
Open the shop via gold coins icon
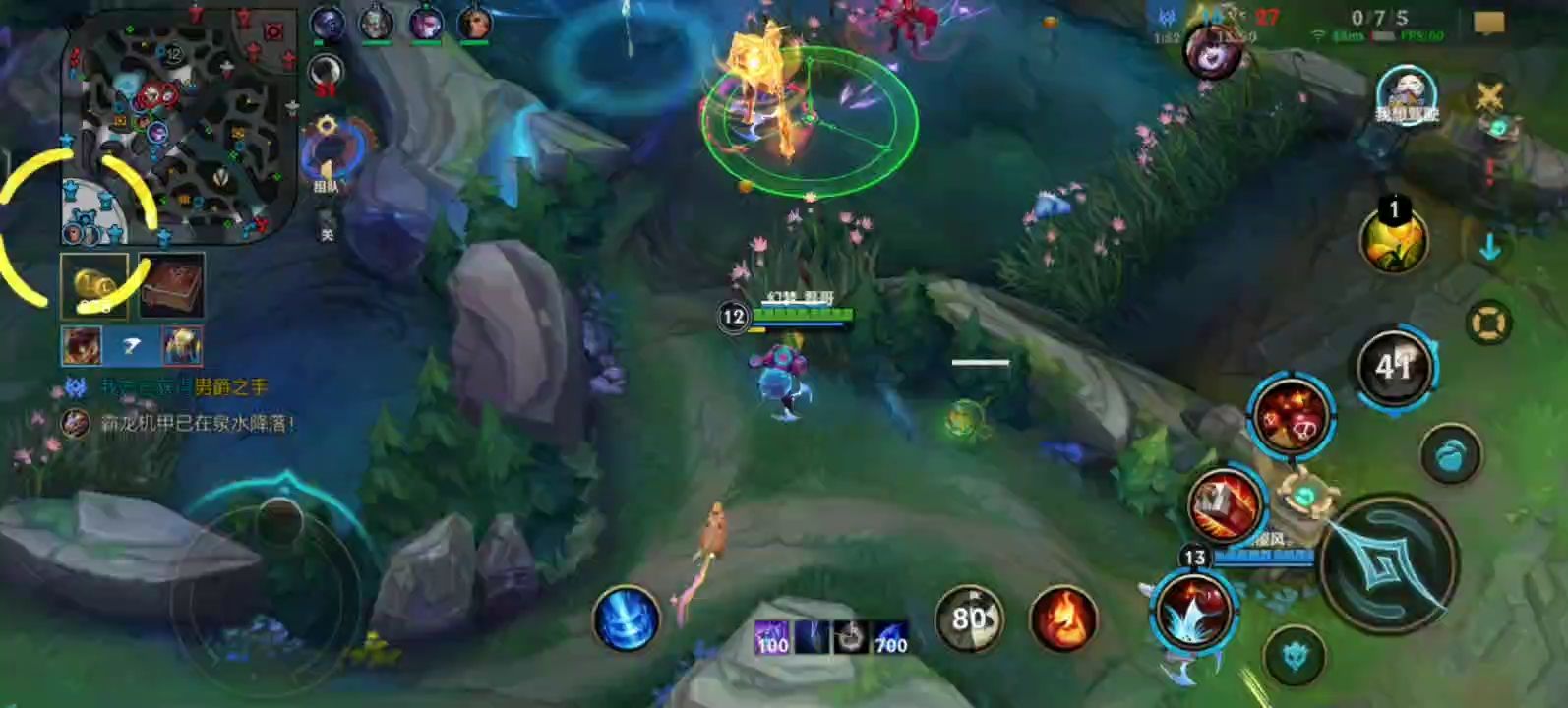pos(94,285)
